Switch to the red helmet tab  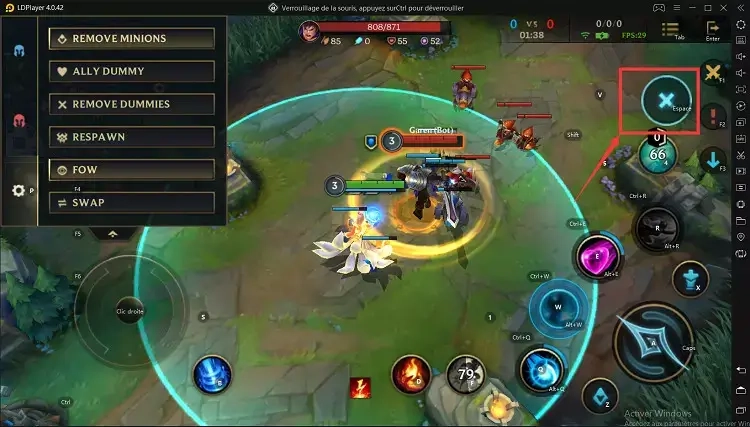point(18,121)
